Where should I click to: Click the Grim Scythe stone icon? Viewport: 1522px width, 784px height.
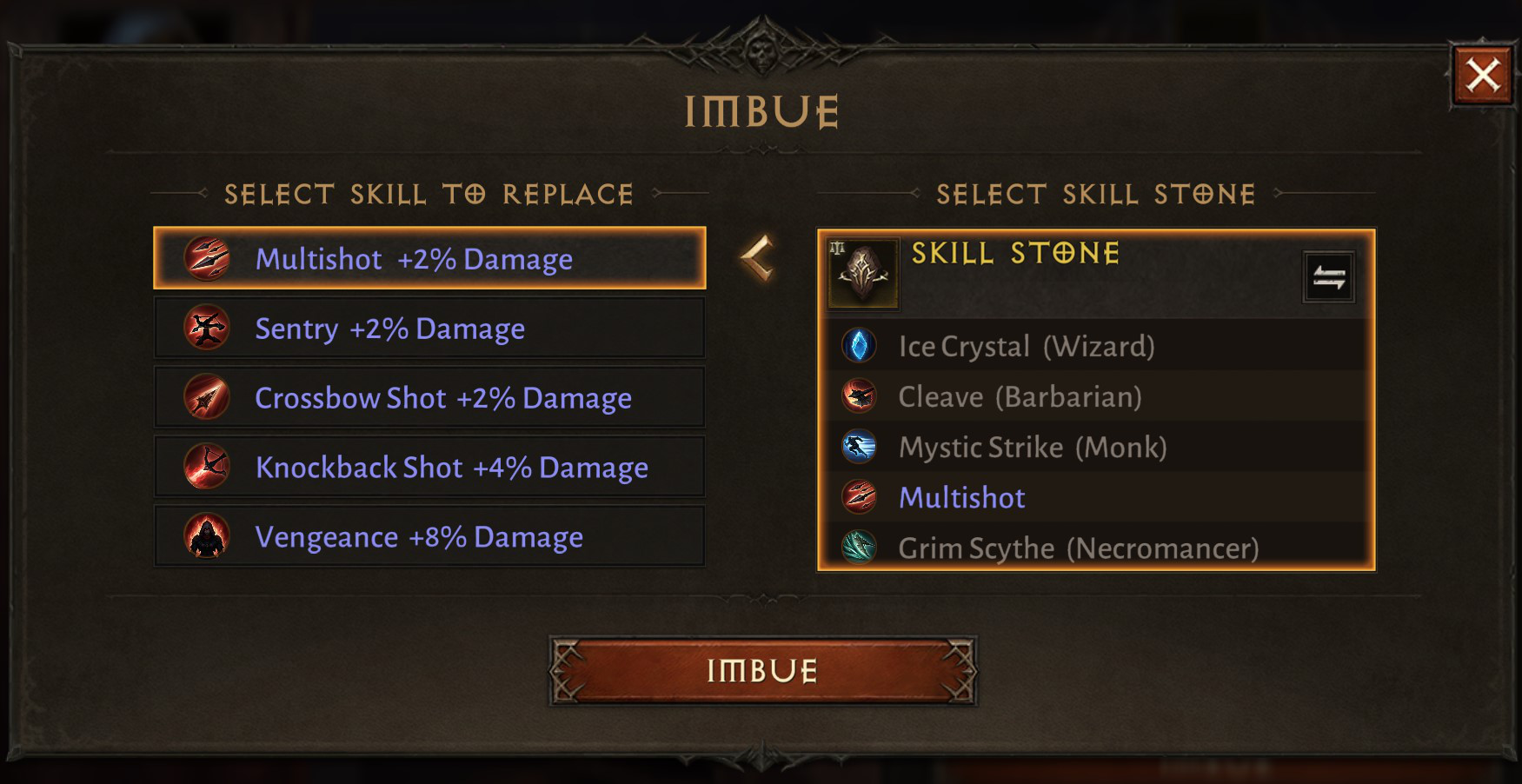pyautogui.click(x=861, y=548)
